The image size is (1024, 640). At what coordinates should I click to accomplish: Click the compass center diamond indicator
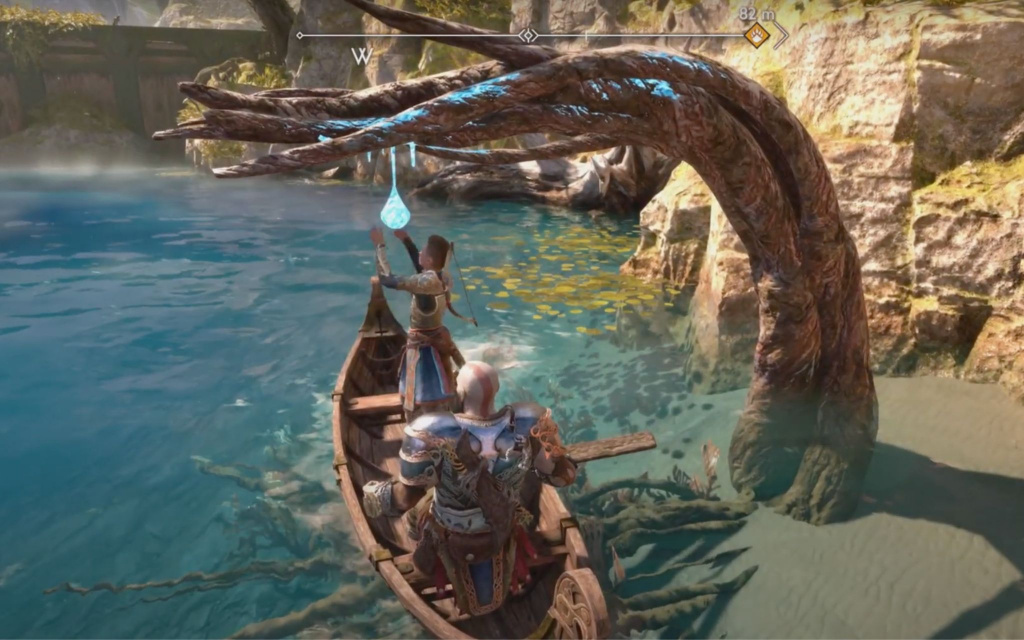528,35
